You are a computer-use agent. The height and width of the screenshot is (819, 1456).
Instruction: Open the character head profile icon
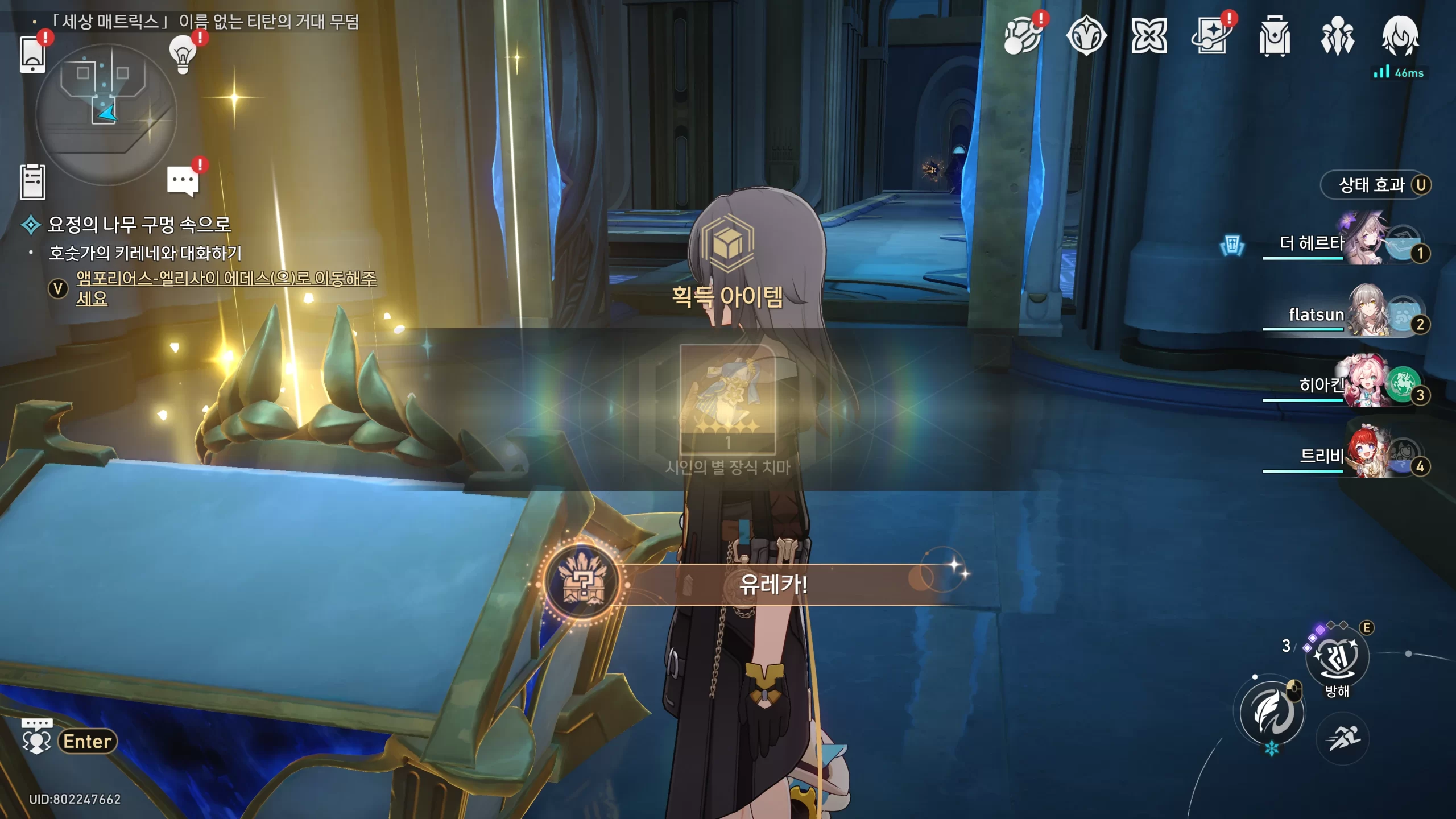coord(1400,36)
